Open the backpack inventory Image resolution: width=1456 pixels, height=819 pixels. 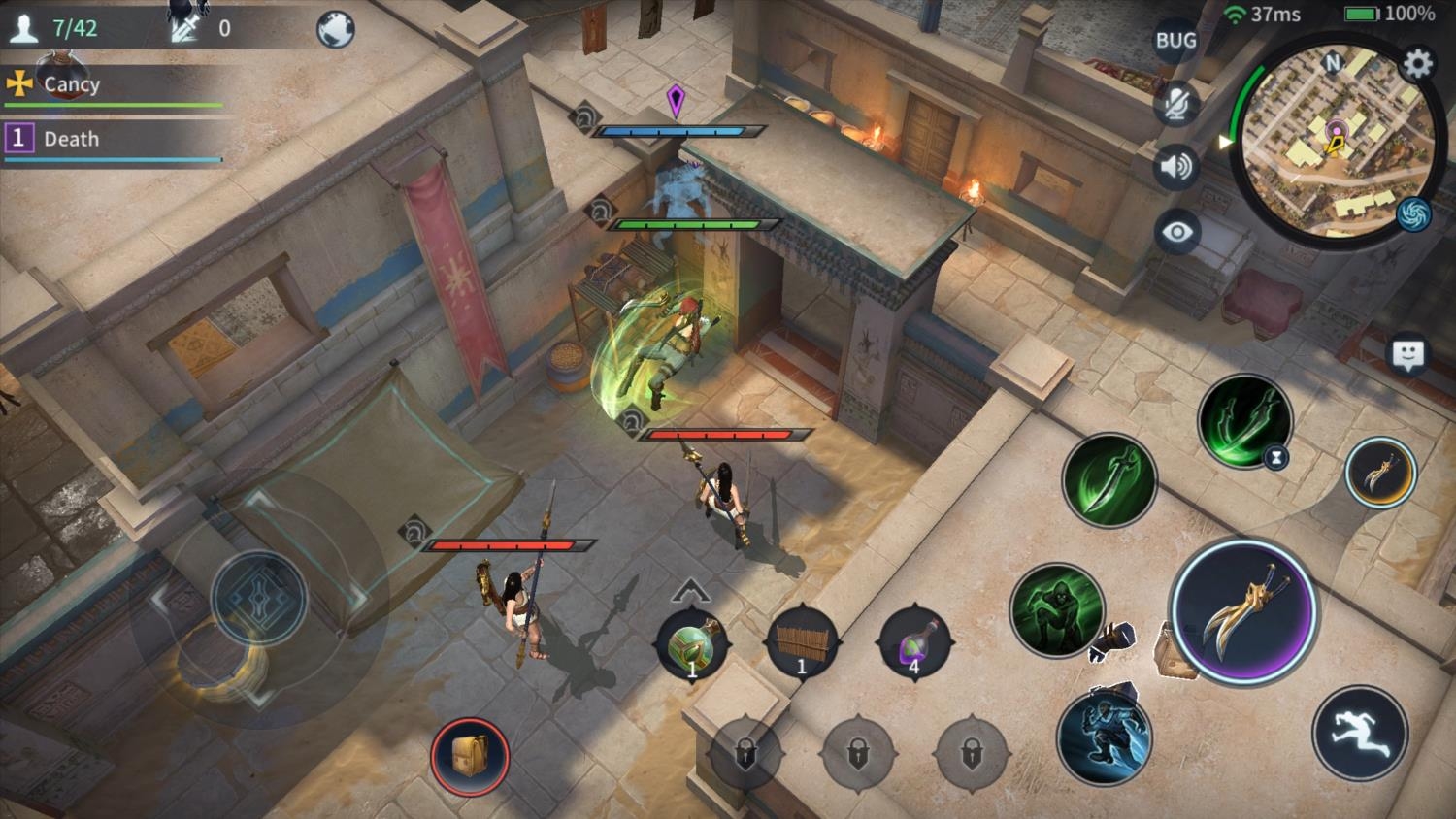pyautogui.click(x=470, y=756)
